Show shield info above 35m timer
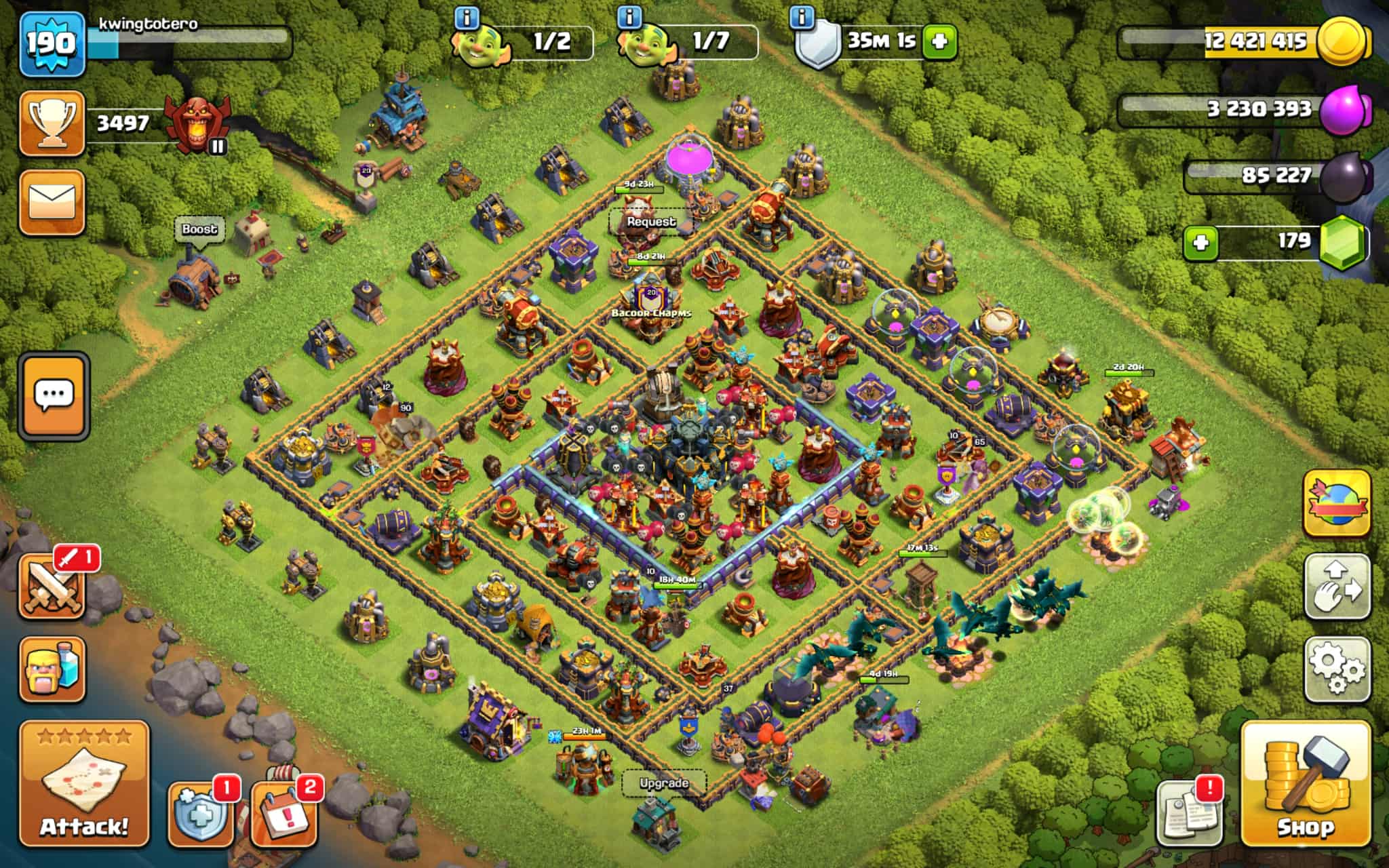Screen dimensions: 1389x868 (802, 17)
